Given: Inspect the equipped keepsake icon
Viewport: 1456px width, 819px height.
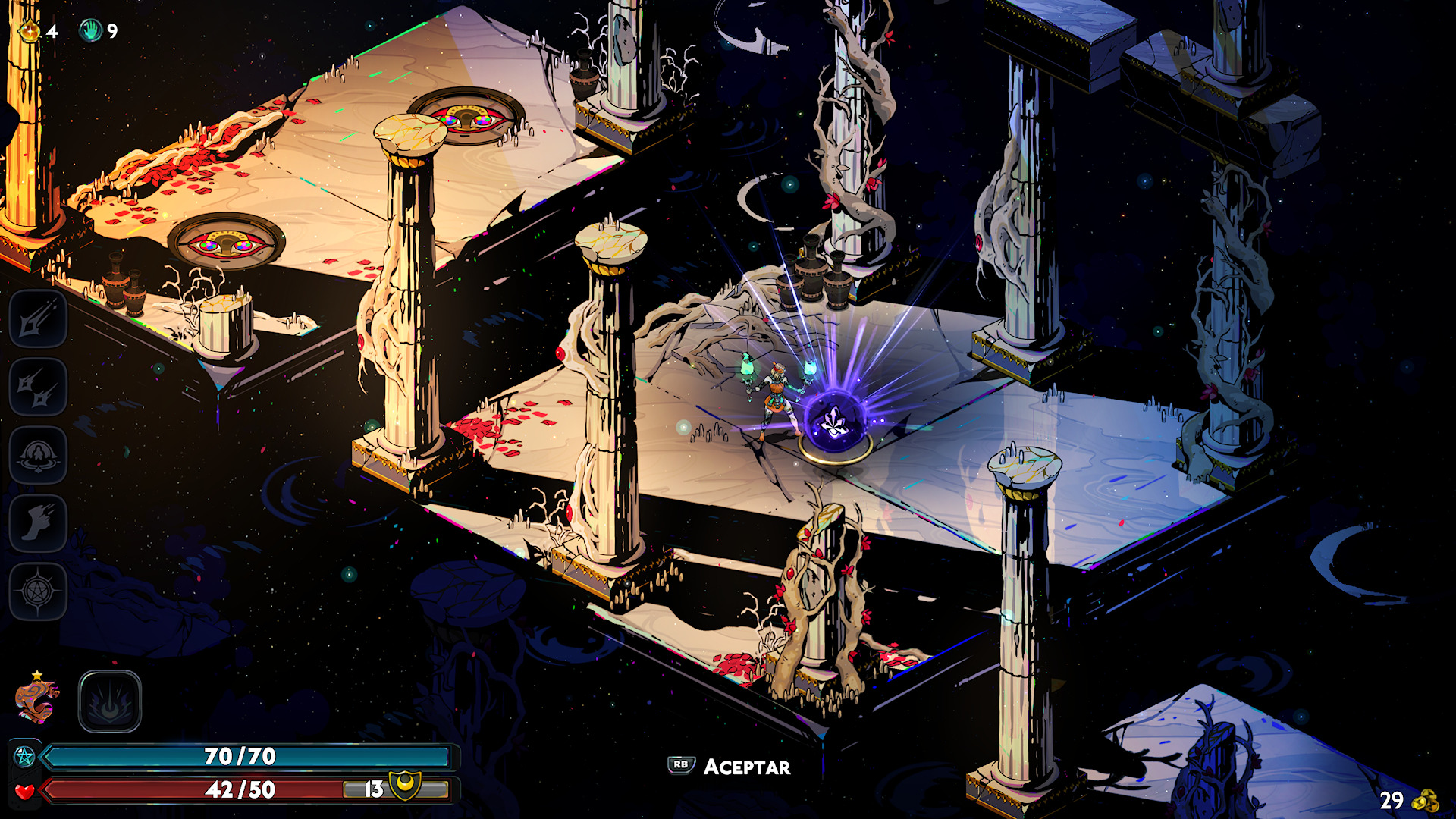Looking at the screenshot, I should (36, 701).
